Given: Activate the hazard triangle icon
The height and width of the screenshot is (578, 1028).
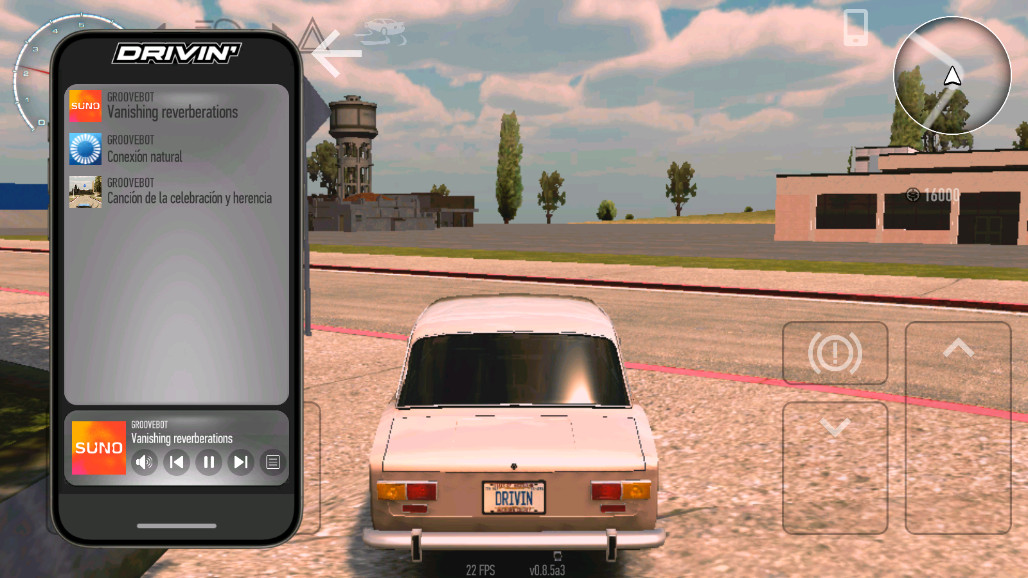Looking at the screenshot, I should pyautogui.click(x=311, y=30).
